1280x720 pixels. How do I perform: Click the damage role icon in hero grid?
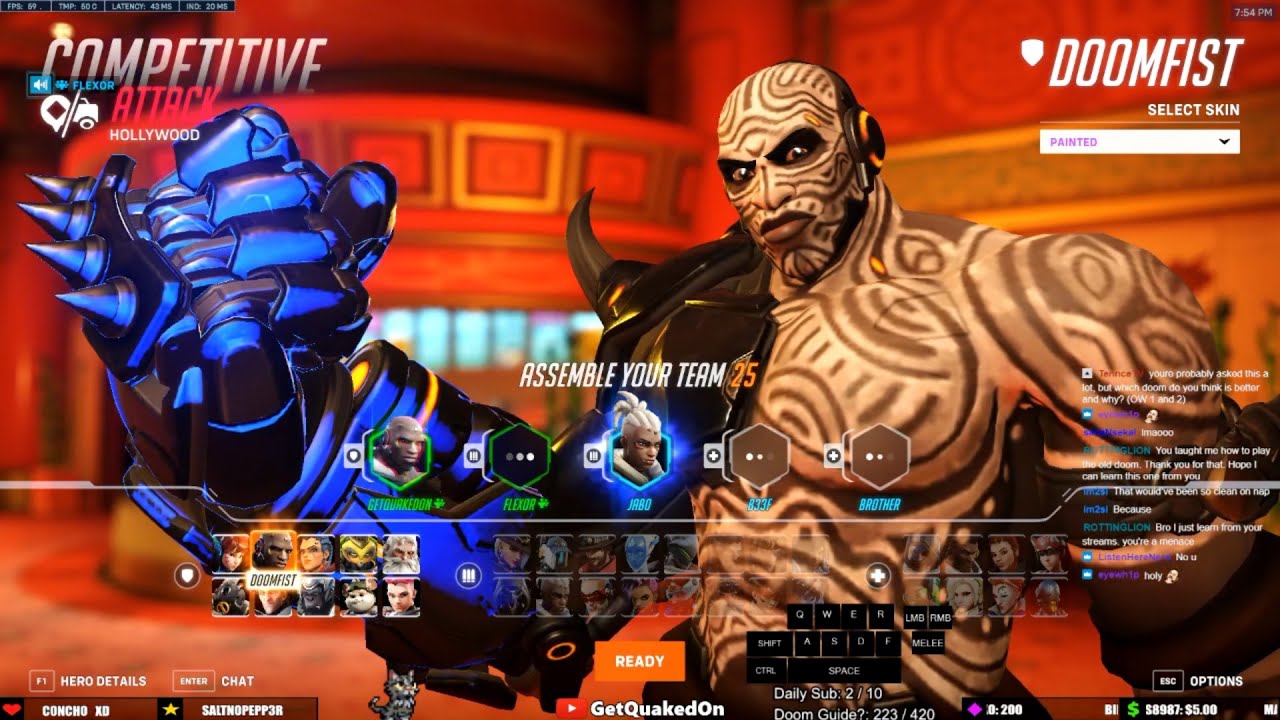469,576
